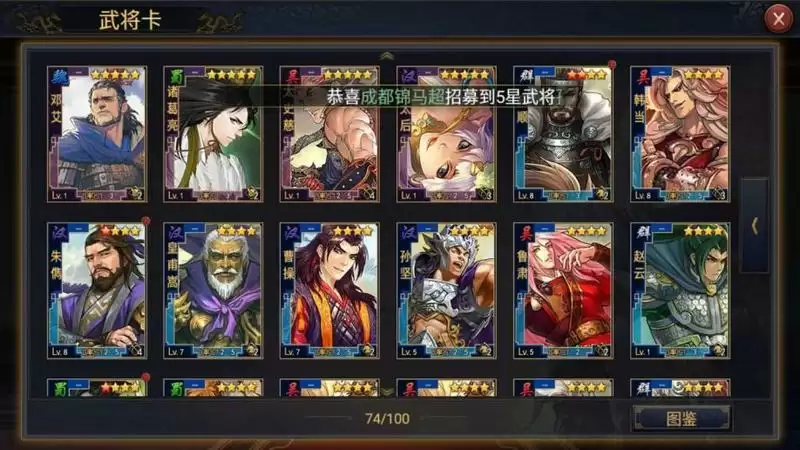The image size is (800, 450).
Task: Open the 皇甫嵩 general card
Action: pos(213,290)
